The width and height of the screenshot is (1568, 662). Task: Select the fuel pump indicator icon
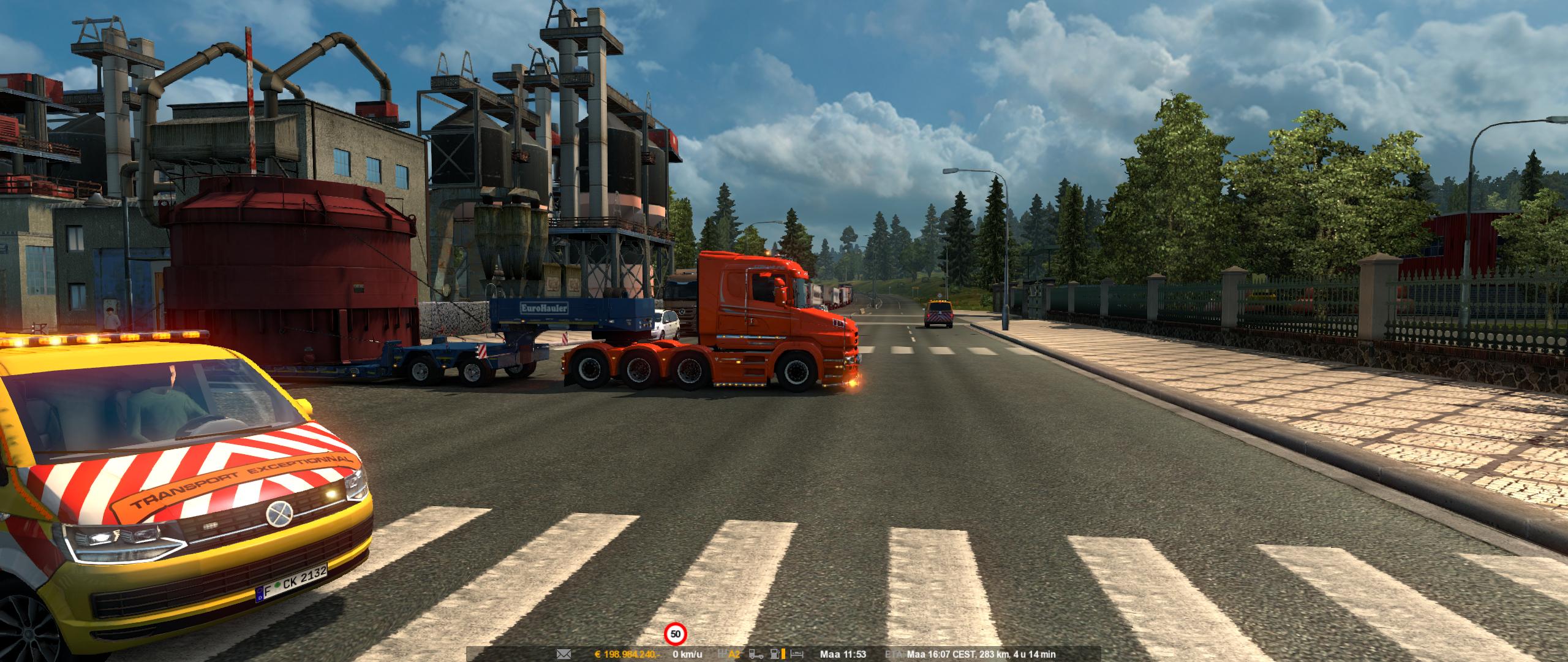(775, 654)
